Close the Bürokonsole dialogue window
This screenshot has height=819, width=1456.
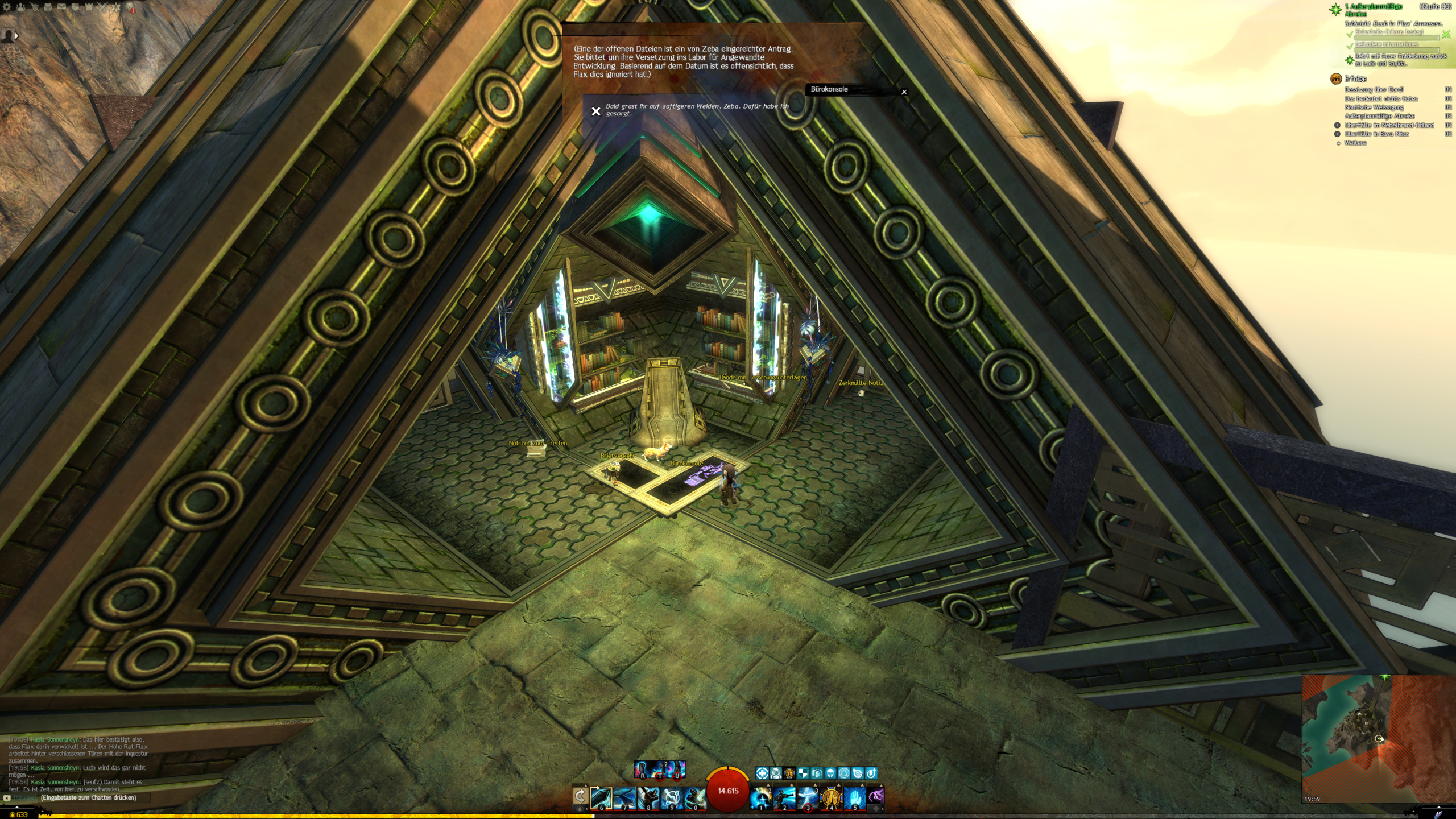pyautogui.click(x=904, y=92)
